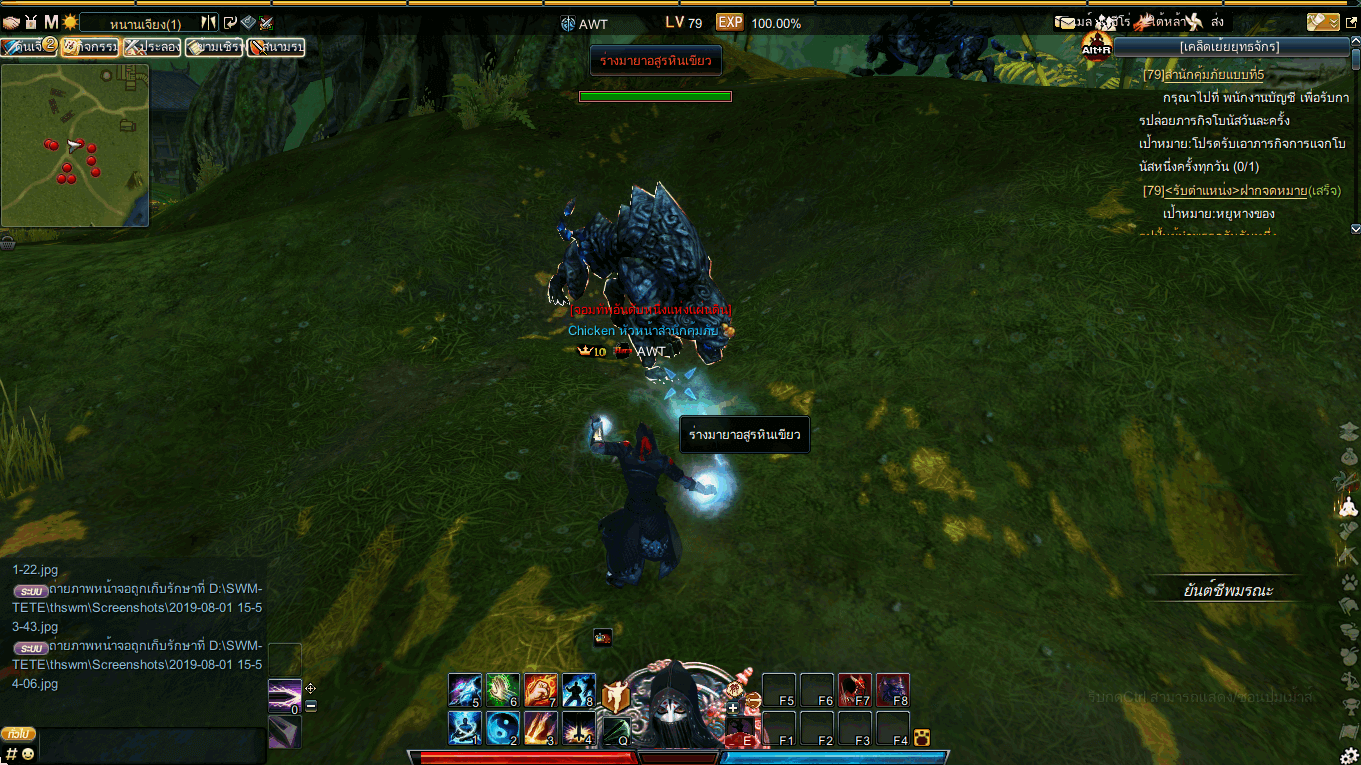Image resolution: width=1361 pixels, height=765 pixels.
Task: Activate the flaming fist skill on slot 7
Action: (x=541, y=690)
